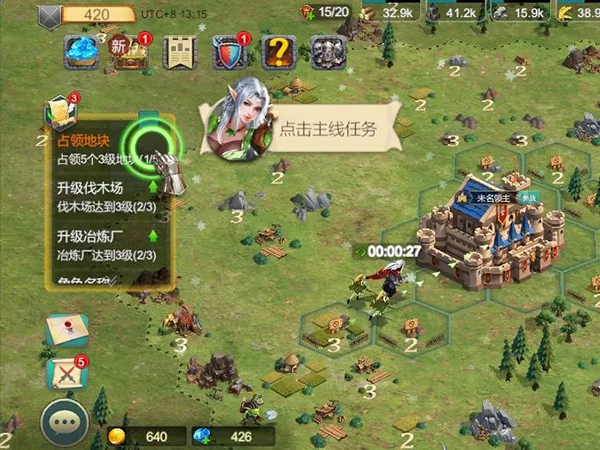Open the chat bubble button
Viewport: 600px width, 450px height.
tap(65, 424)
